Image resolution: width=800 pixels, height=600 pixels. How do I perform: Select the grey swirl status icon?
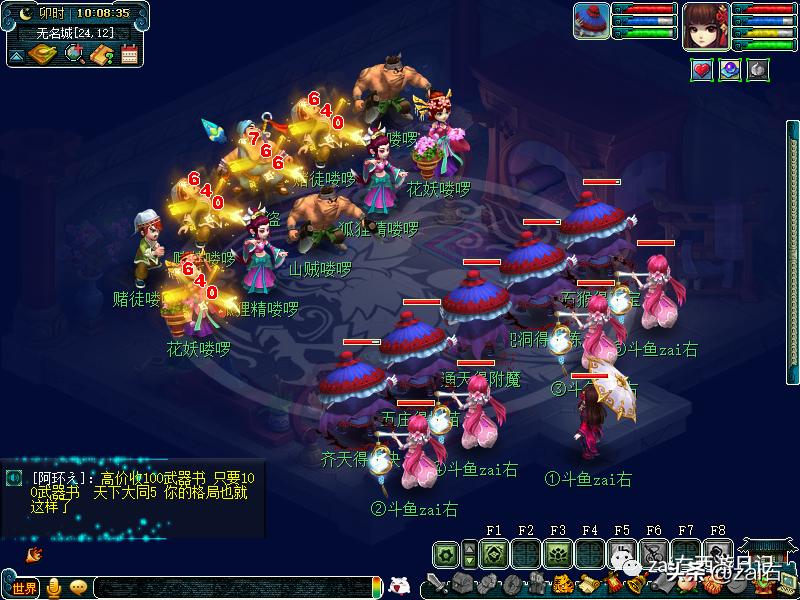(759, 69)
